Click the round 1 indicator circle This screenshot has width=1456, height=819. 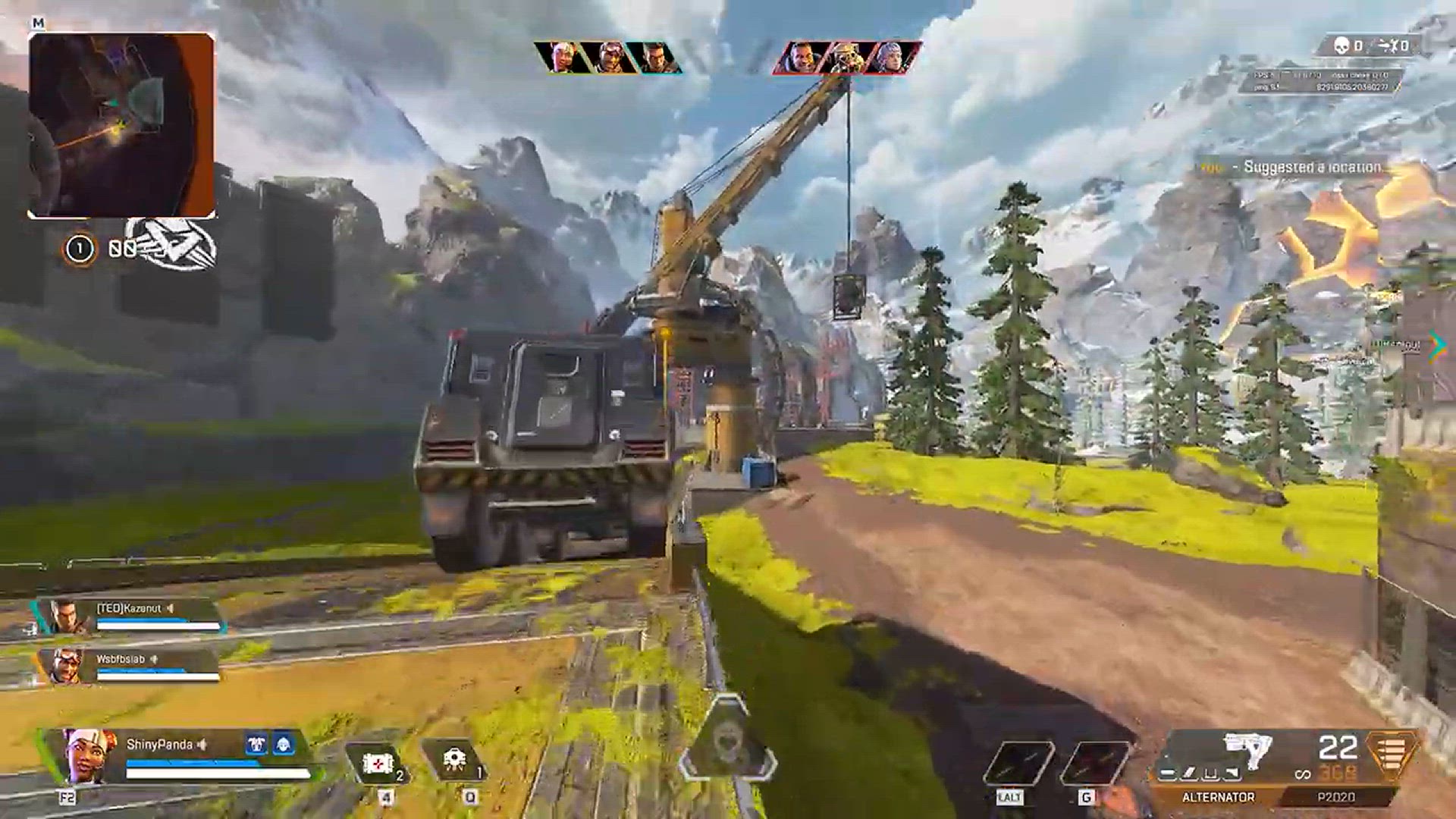click(80, 249)
